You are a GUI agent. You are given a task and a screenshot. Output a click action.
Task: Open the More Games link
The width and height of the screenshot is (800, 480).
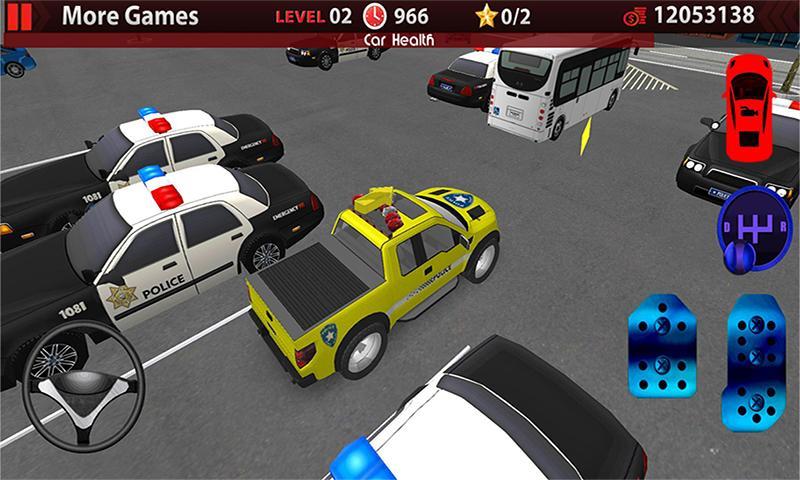click(129, 16)
